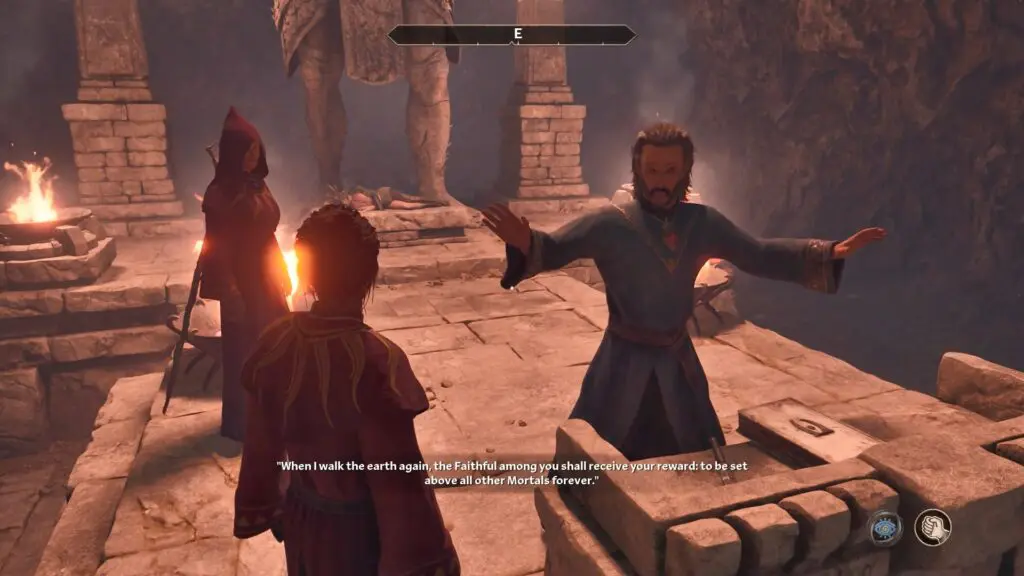Click the compass bar showing E

[511, 35]
